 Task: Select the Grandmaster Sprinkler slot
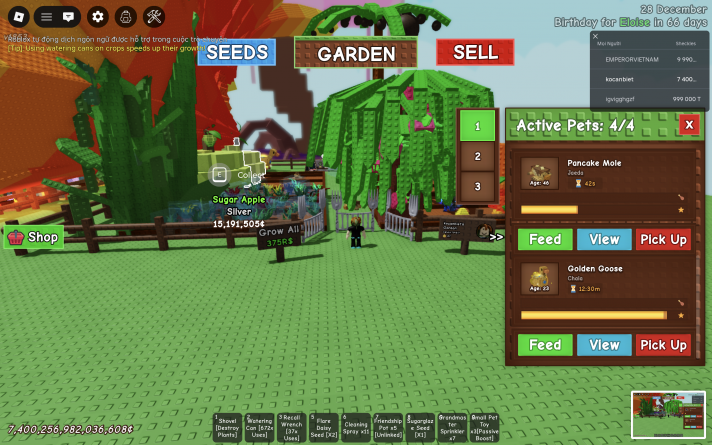coord(452,427)
